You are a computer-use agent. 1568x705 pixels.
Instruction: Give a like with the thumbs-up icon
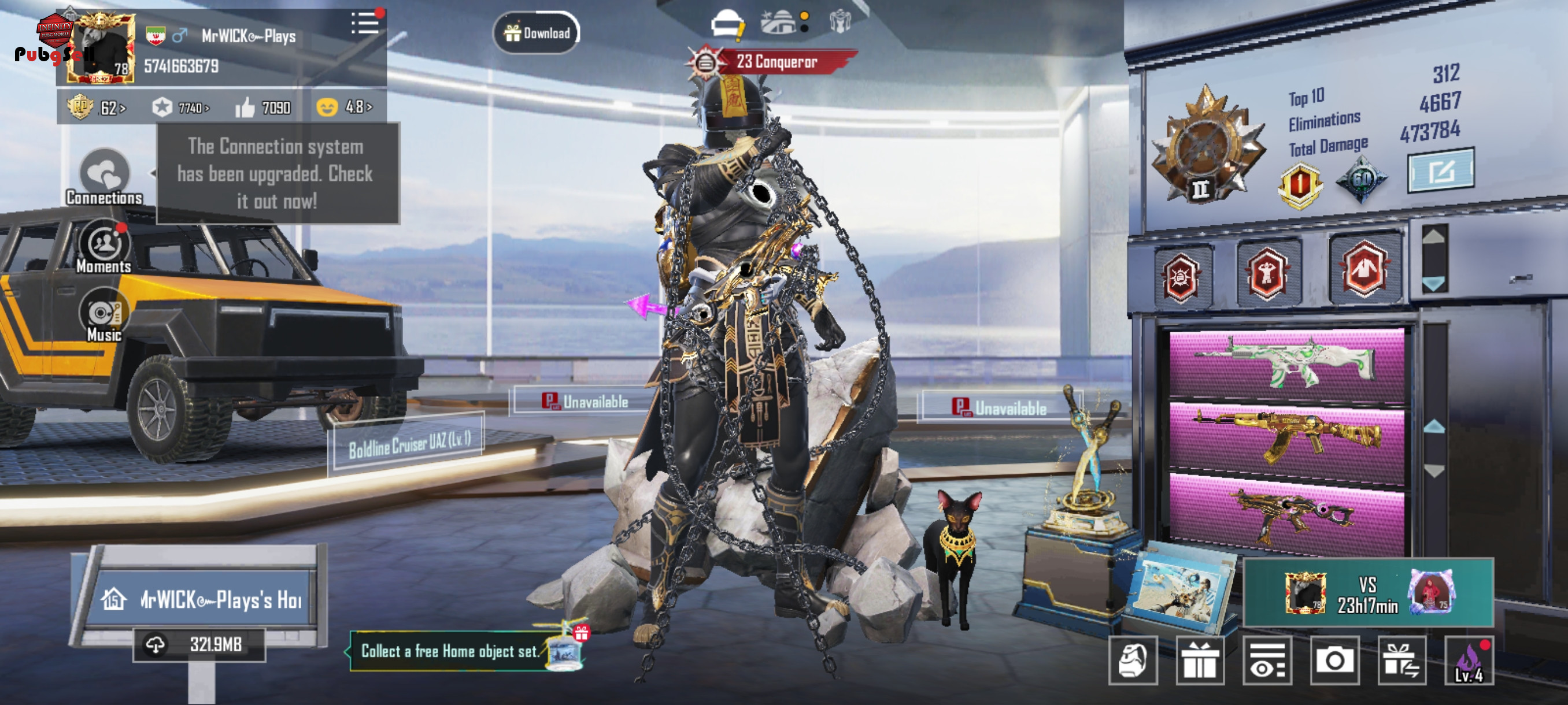click(245, 107)
